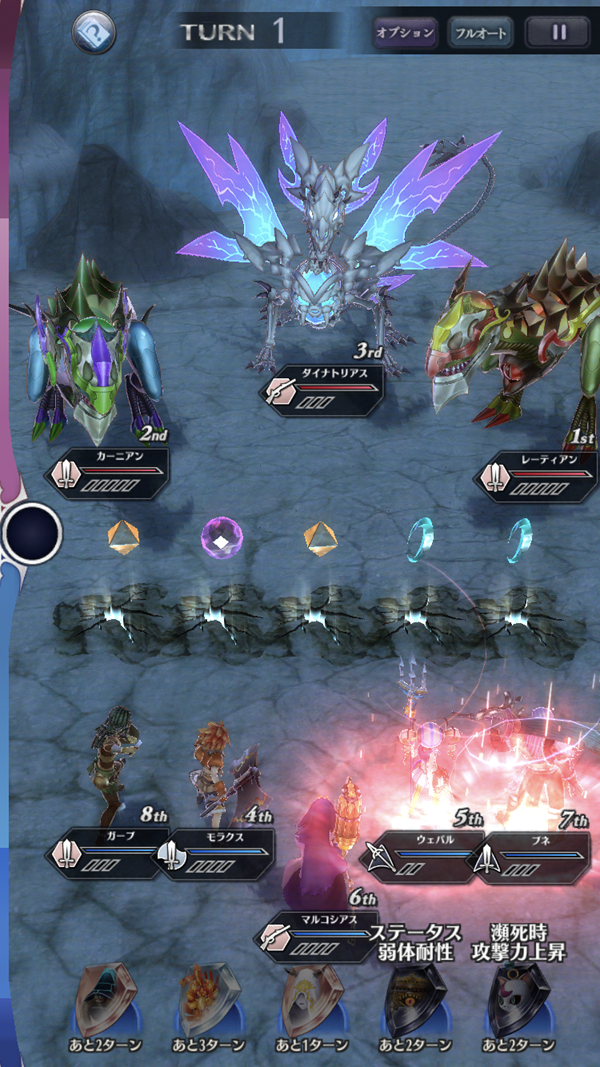Toggle フルオート full auto battle
Screen dimensions: 600x1067
pos(480,33)
